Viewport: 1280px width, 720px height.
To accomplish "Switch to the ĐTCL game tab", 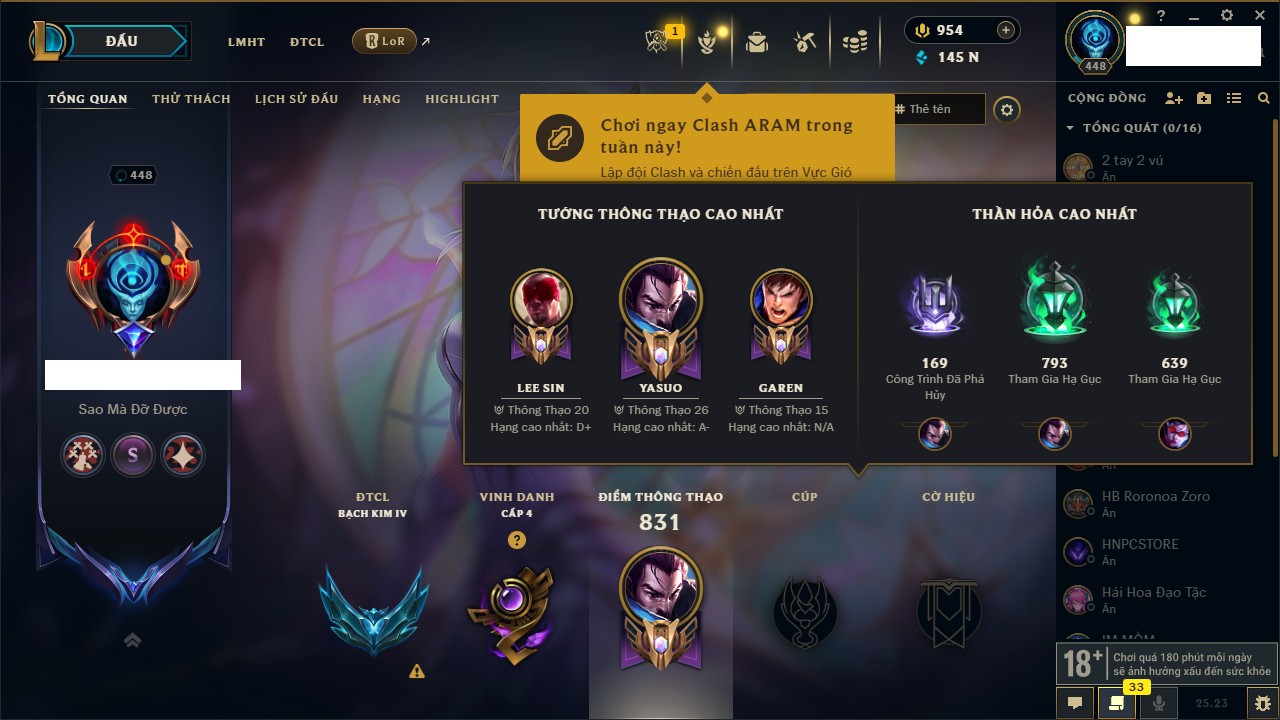I will point(307,42).
